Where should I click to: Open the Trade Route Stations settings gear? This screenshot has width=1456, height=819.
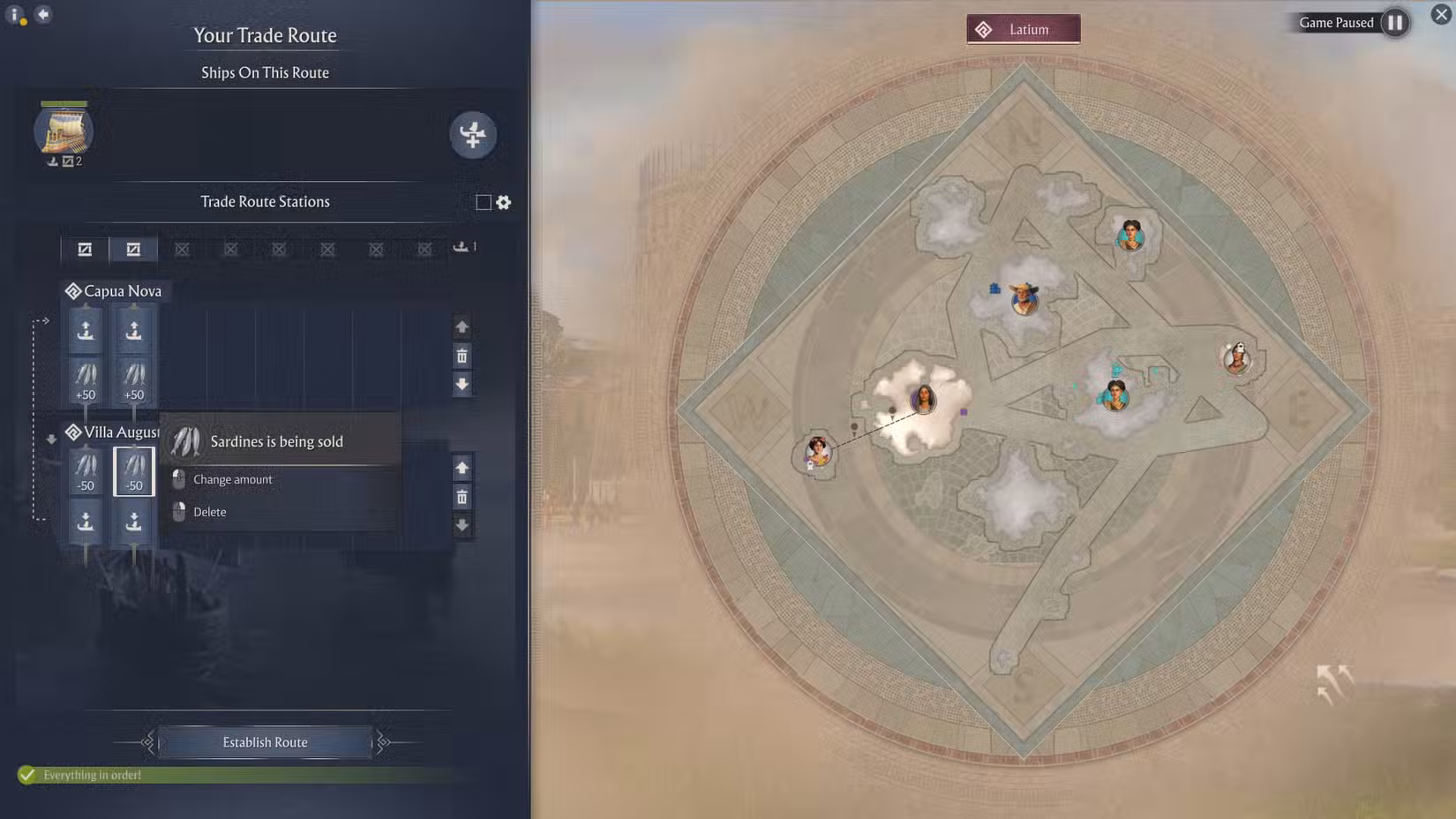pyautogui.click(x=503, y=202)
